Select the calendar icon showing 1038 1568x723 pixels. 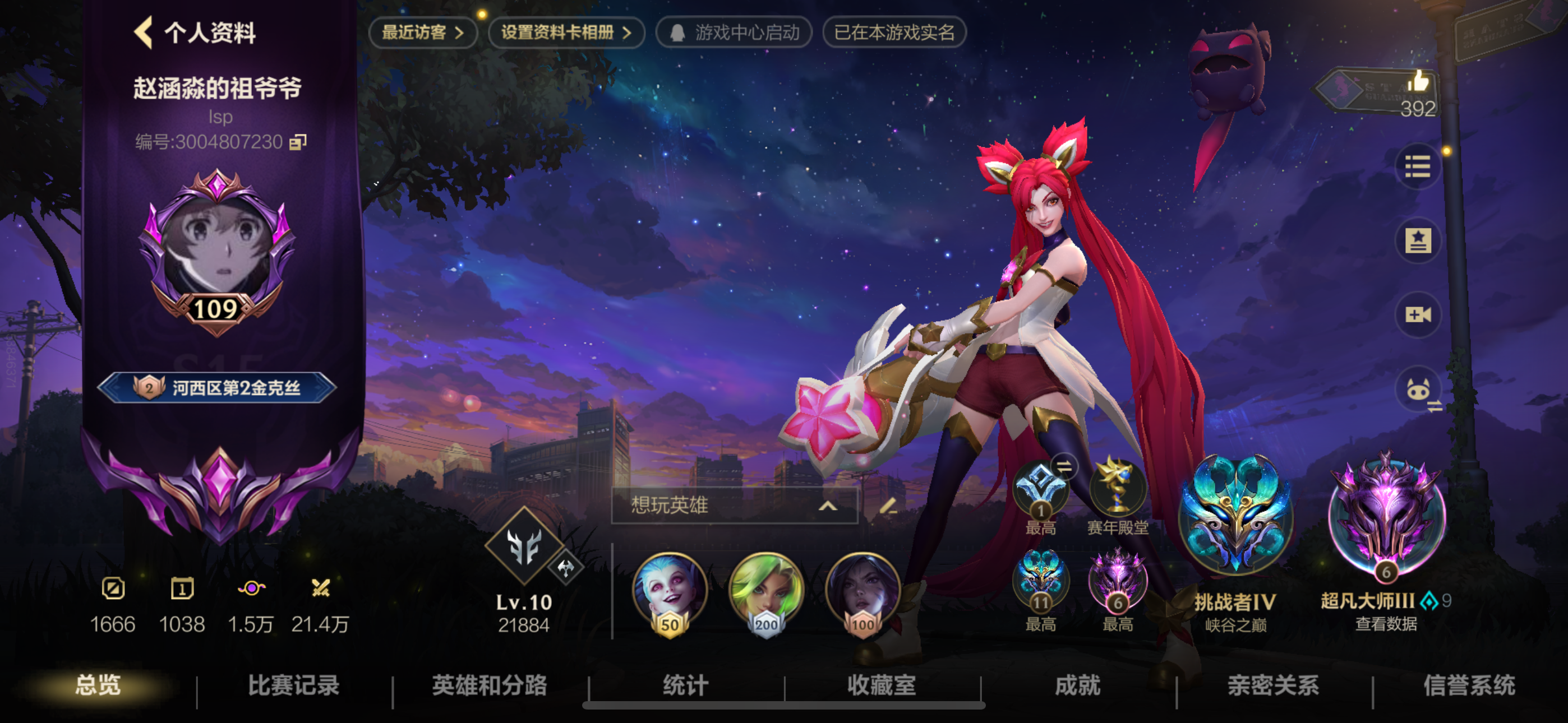point(182,589)
